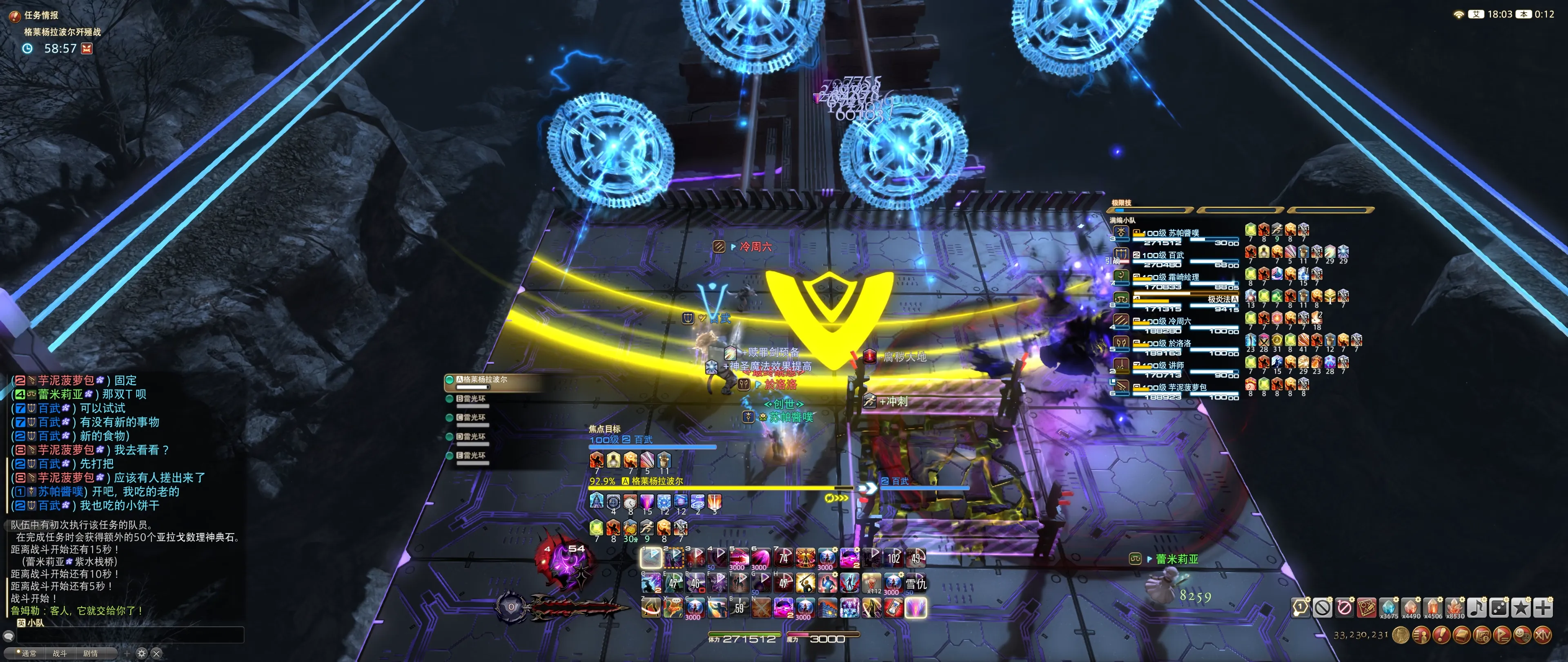Open the quest exclamation mark menu
1568x662 pixels.
pyautogui.click(x=1441, y=635)
